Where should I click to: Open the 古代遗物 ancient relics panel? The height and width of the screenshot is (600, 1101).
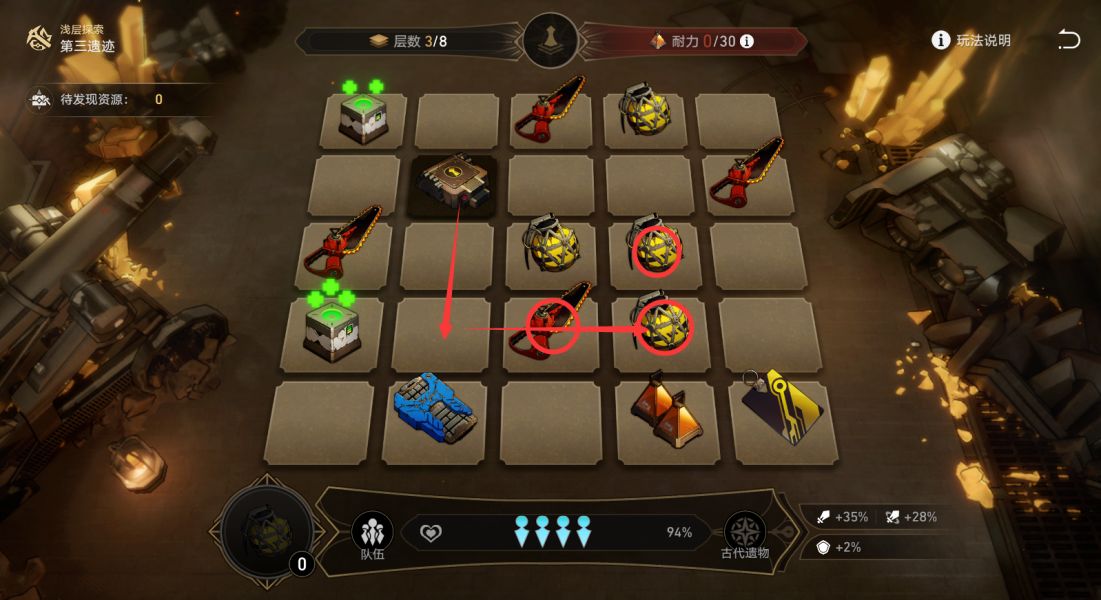pyautogui.click(x=744, y=533)
